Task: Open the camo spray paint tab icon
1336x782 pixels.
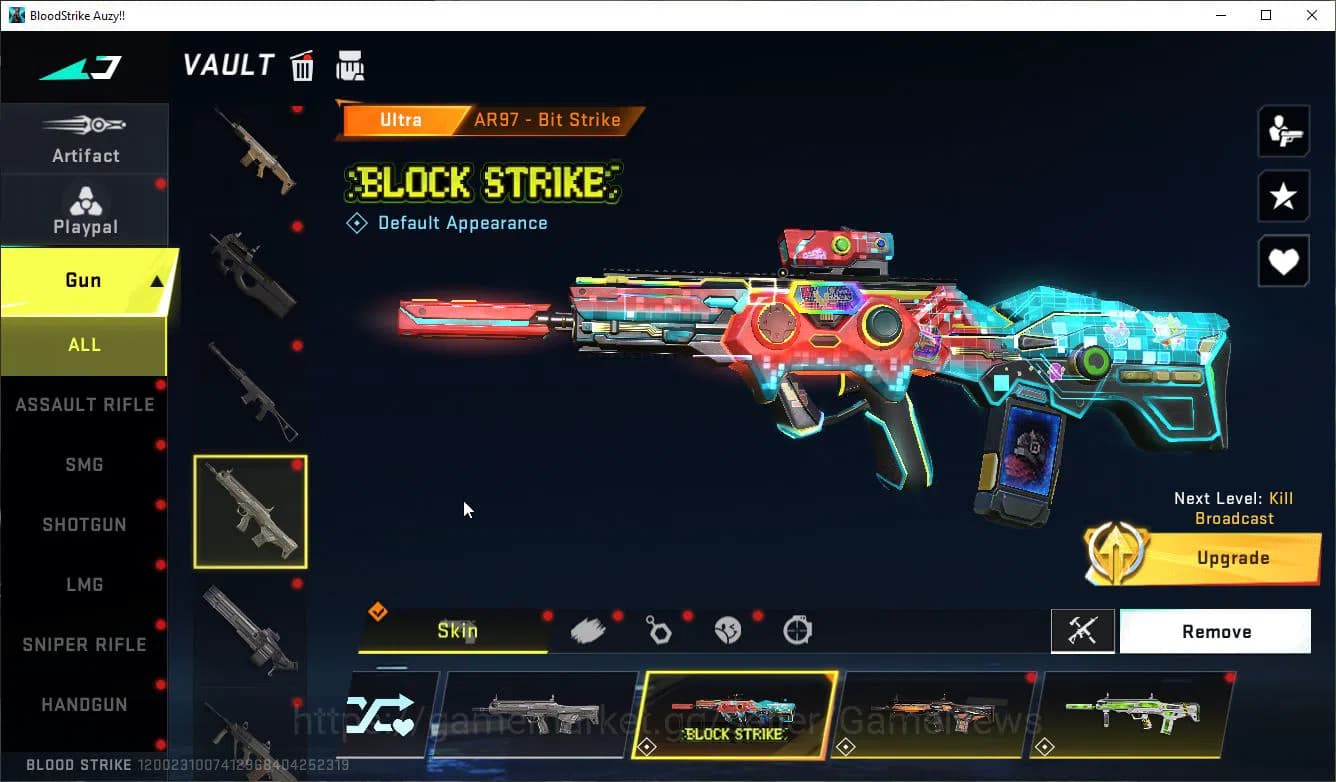Action: (588, 628)
